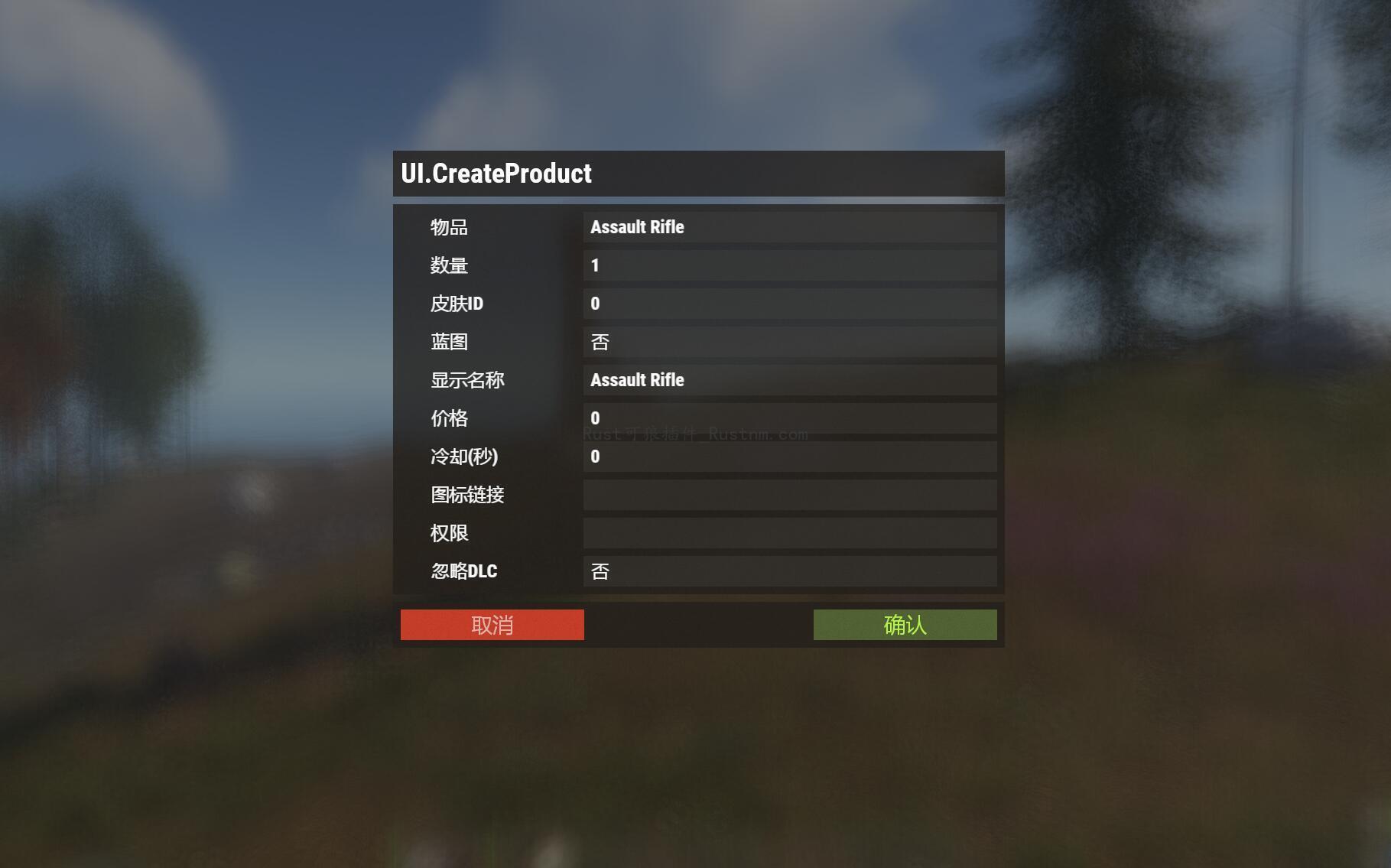Screen dimensions: 1391x868
Task: Click the 皮肤ID skin ID field
Action: click(x=791, y=304)
